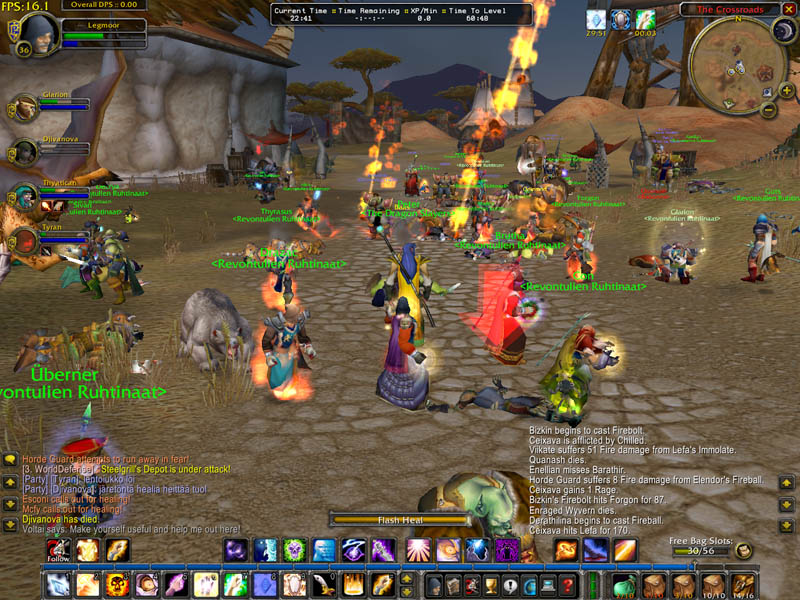The width and height of the screenshot is (800, 600).
Task: Page the action bar up with arrow
Action: 406,579
